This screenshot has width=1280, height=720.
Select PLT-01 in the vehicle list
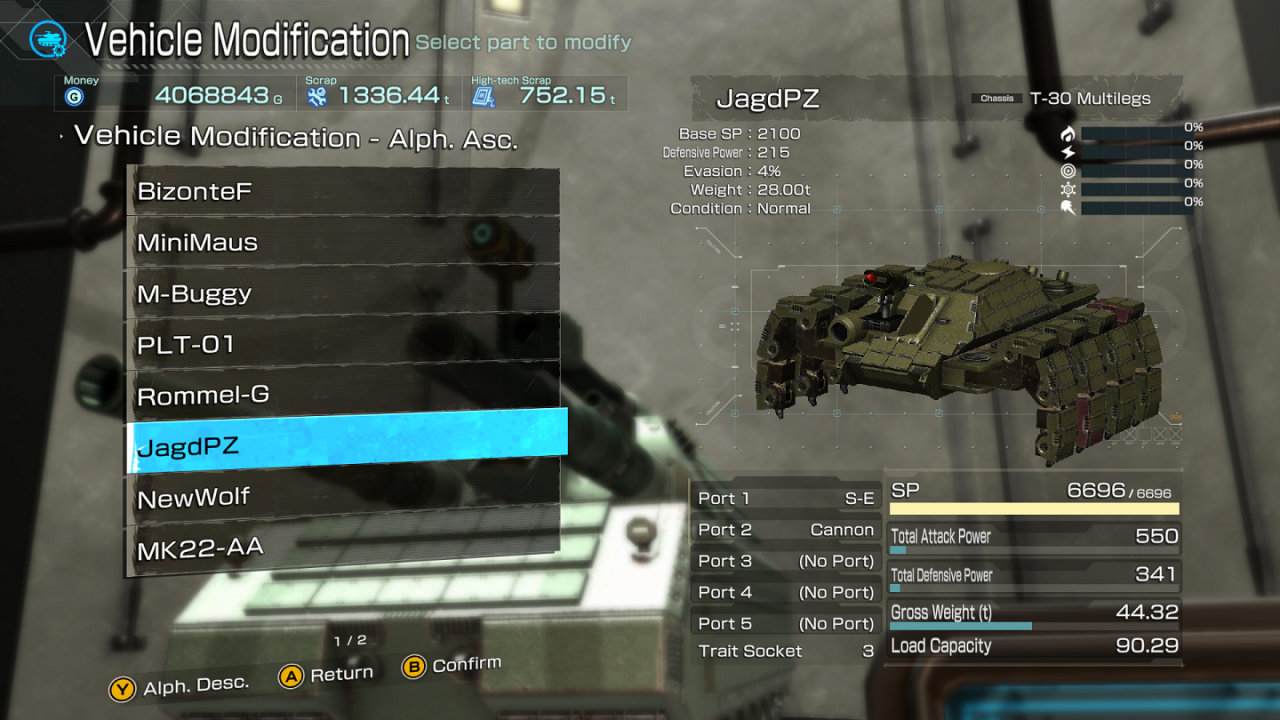(x=343, y=343)
